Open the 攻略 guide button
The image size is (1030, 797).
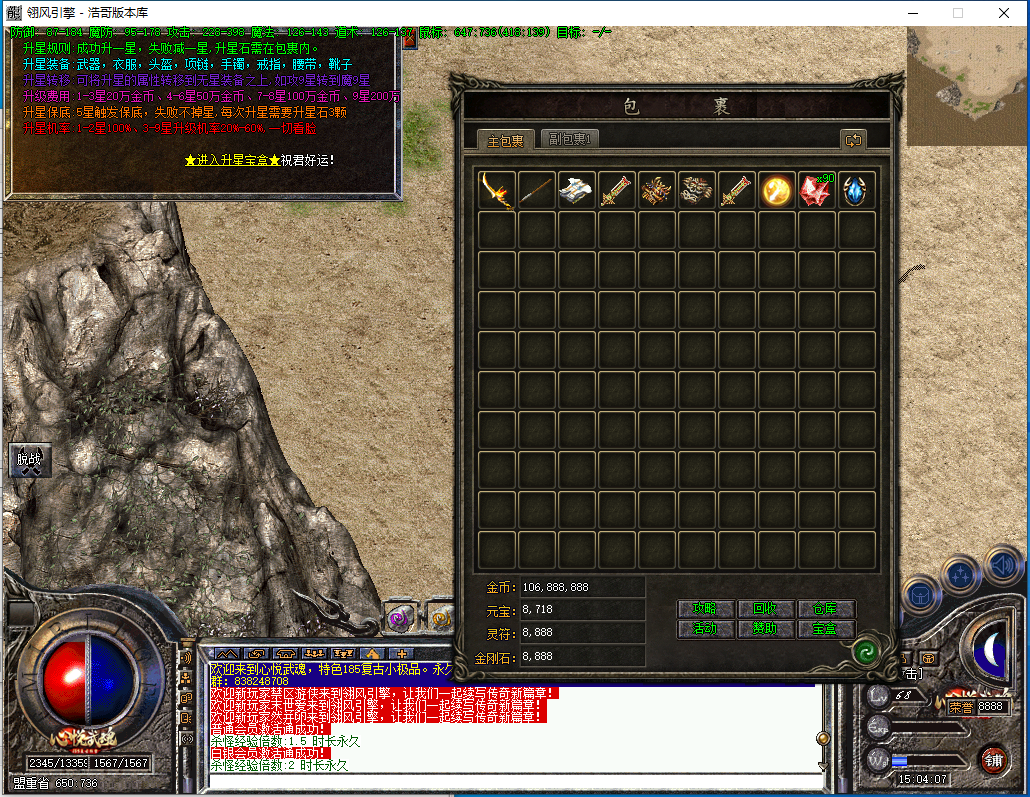pyautogui.click(x=705, y=609)
